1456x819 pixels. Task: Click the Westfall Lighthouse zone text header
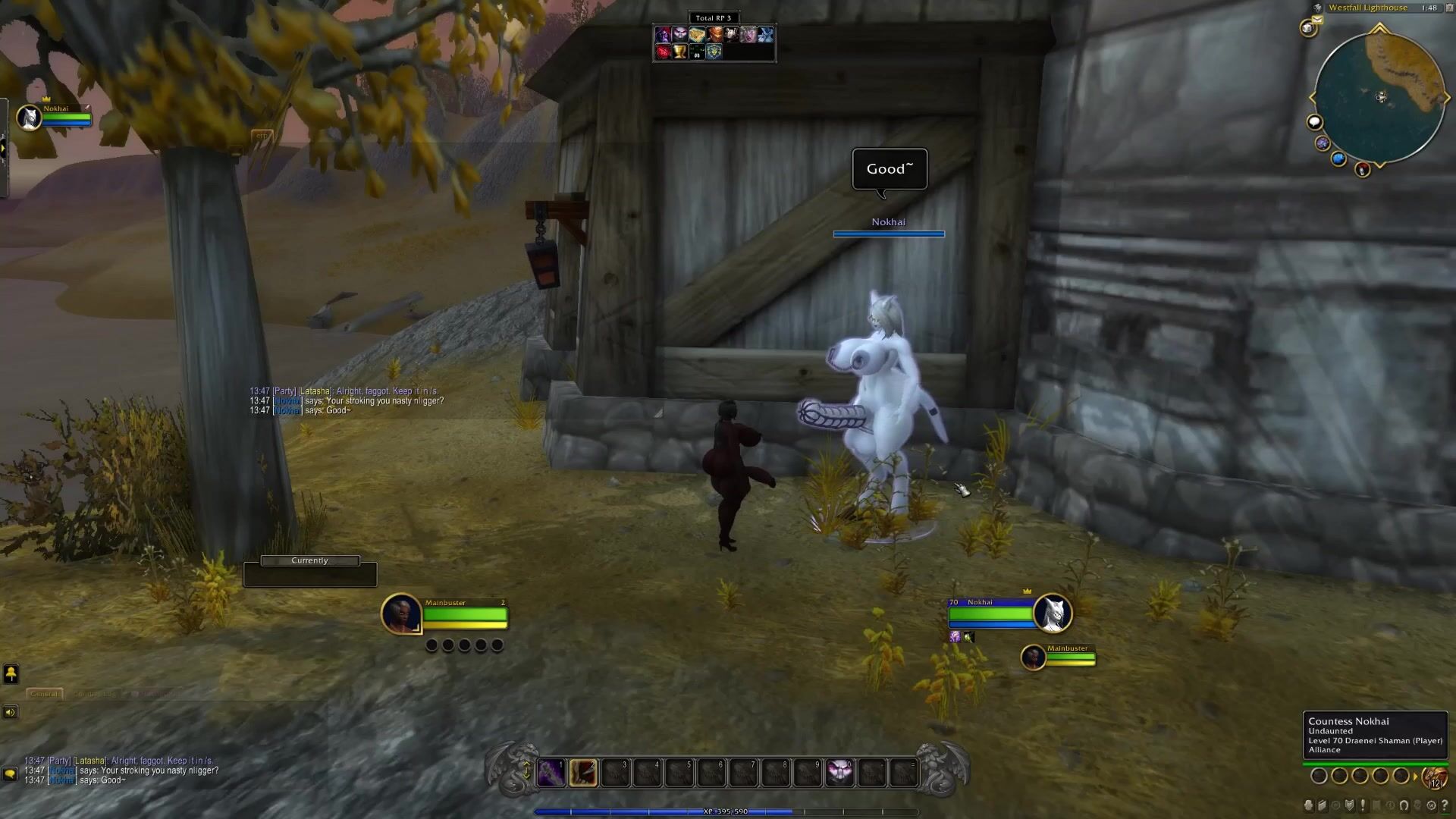[x=1367, y=8]
